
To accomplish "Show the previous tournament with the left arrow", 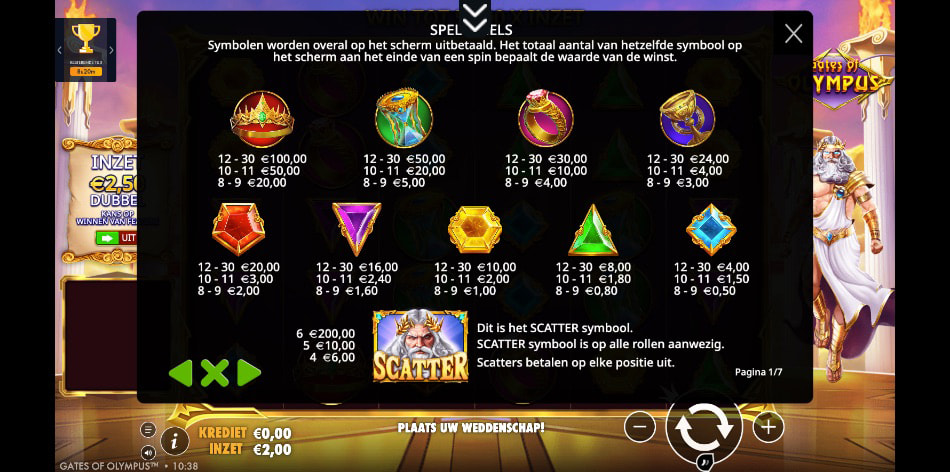I will click(60, 50).
